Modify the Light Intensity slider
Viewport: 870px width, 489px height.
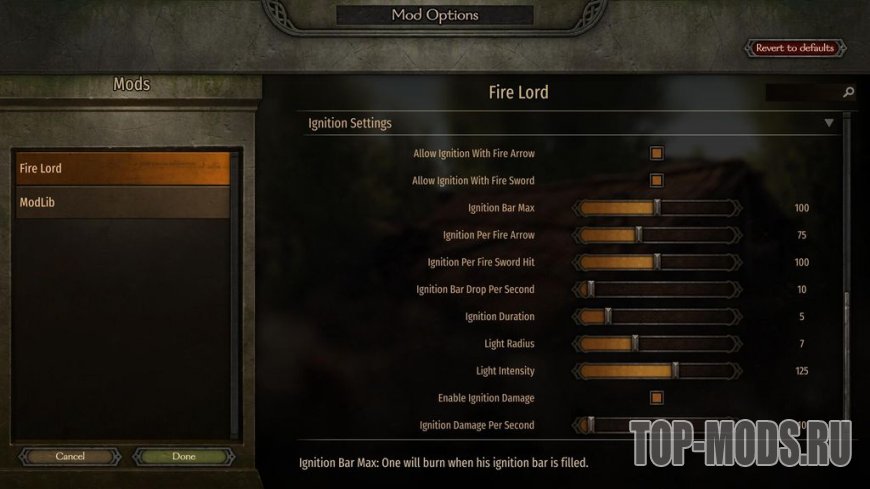[675, 370]
